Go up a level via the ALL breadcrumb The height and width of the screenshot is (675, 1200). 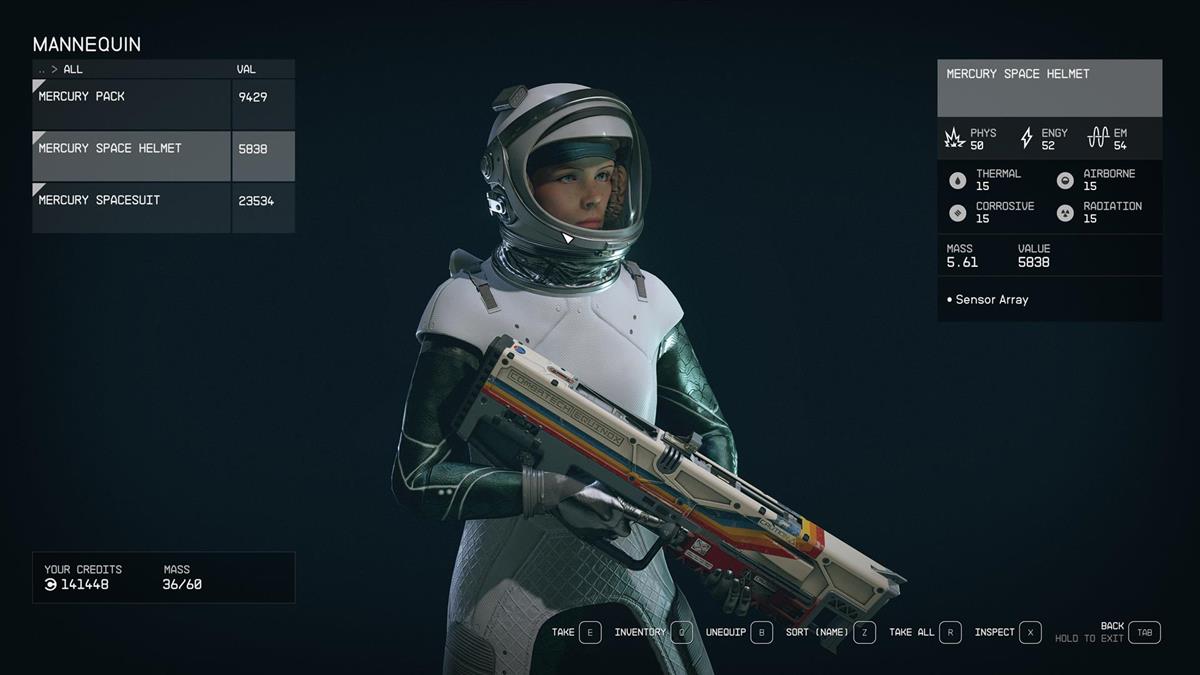[73, 70]
